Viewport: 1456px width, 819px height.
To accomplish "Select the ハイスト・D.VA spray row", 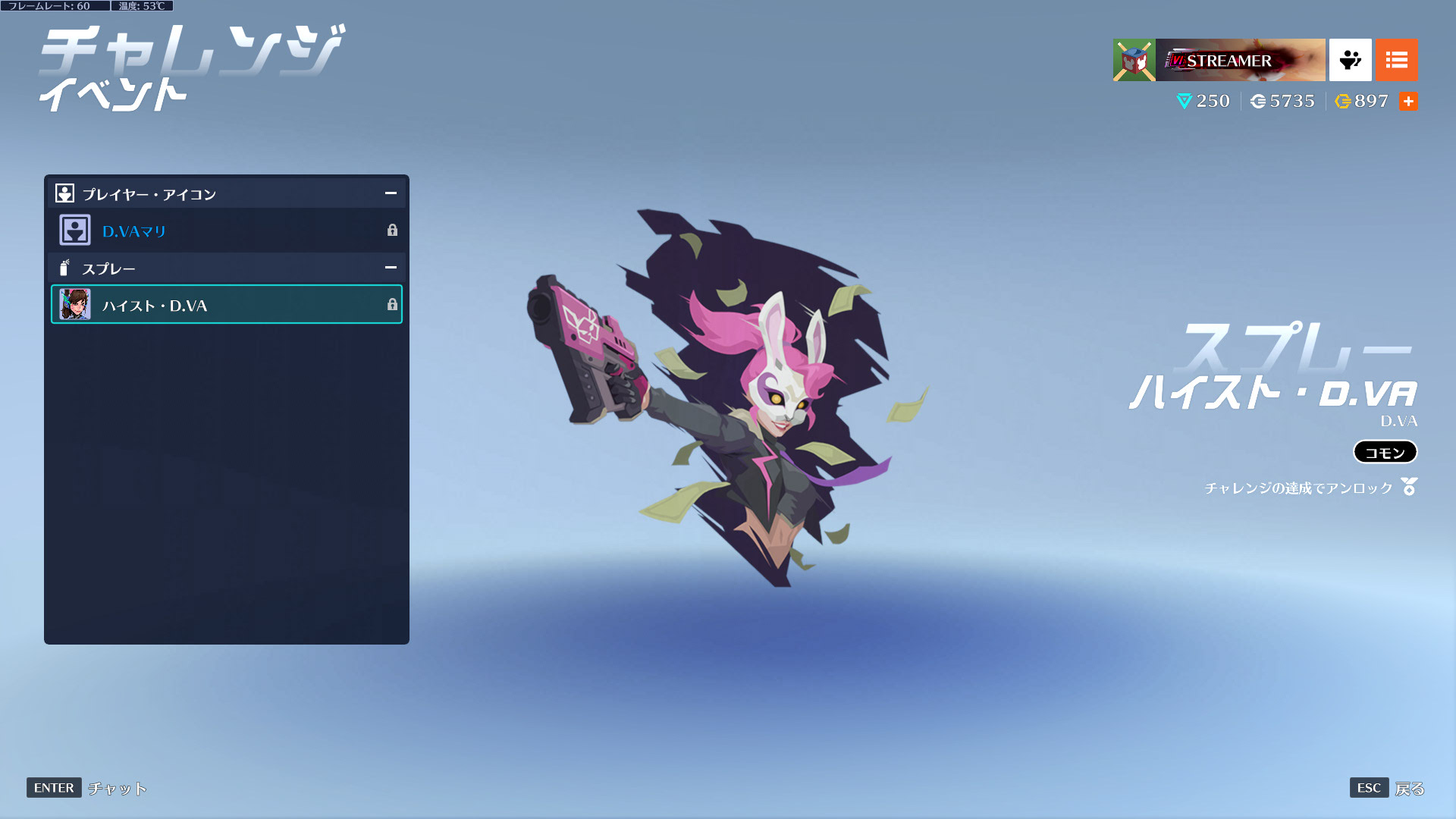I will click(226, 305).
